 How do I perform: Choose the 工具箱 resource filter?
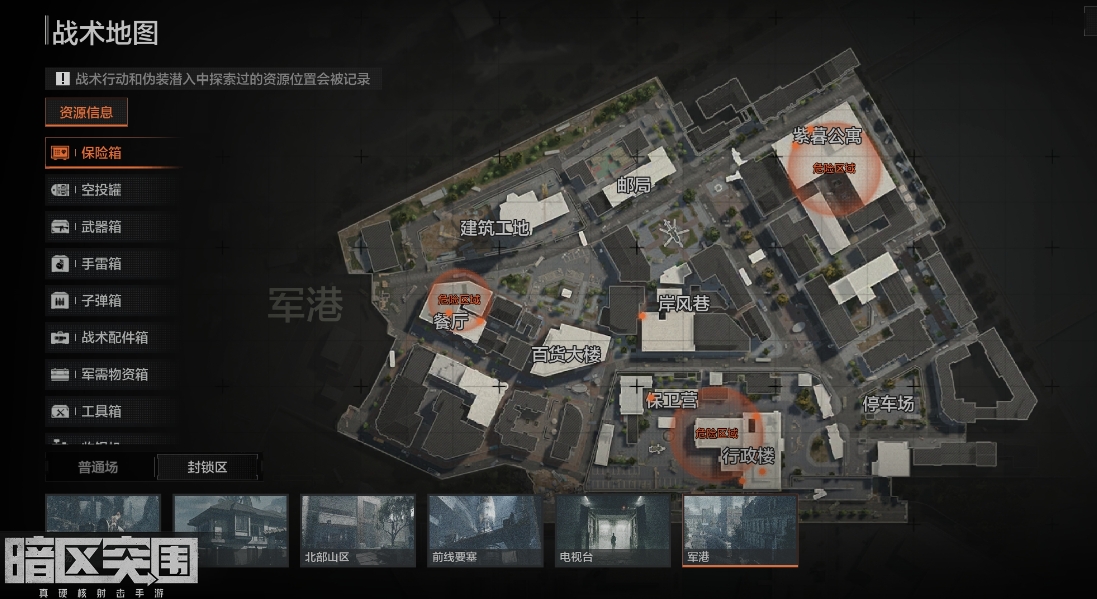(100, 411)
